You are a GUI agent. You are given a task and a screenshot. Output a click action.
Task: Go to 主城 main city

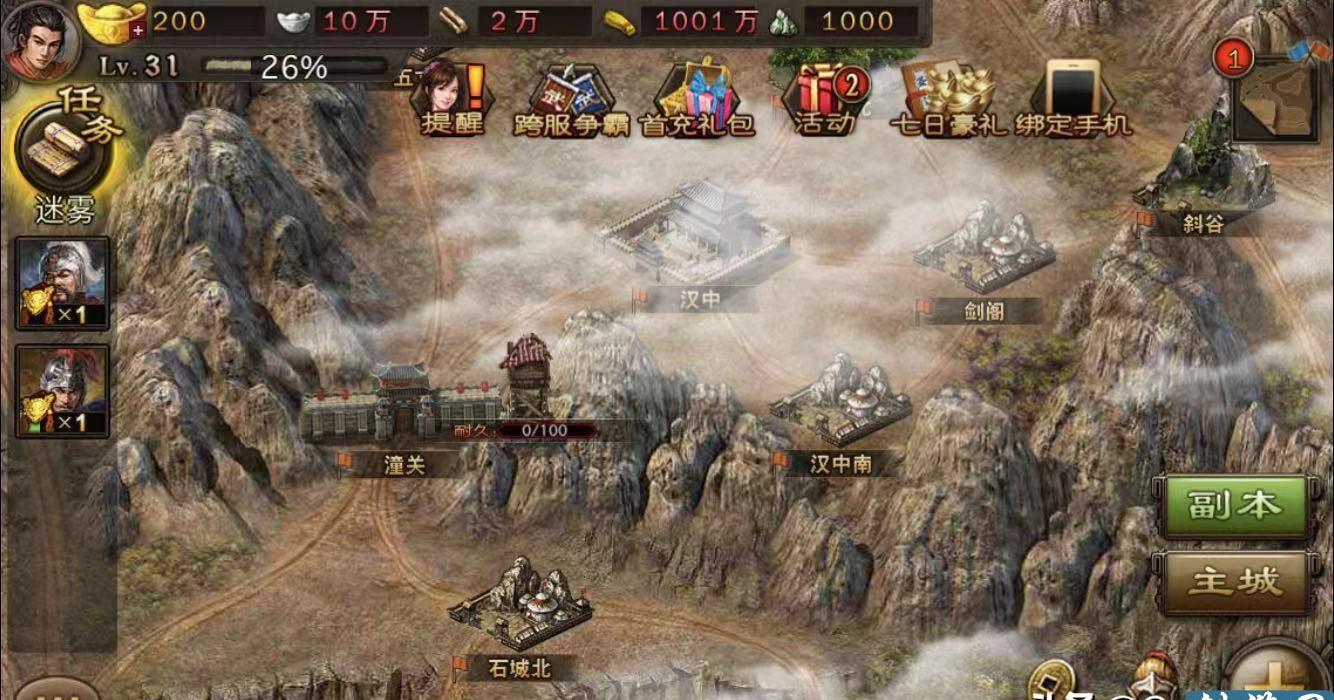point(1233,581)
